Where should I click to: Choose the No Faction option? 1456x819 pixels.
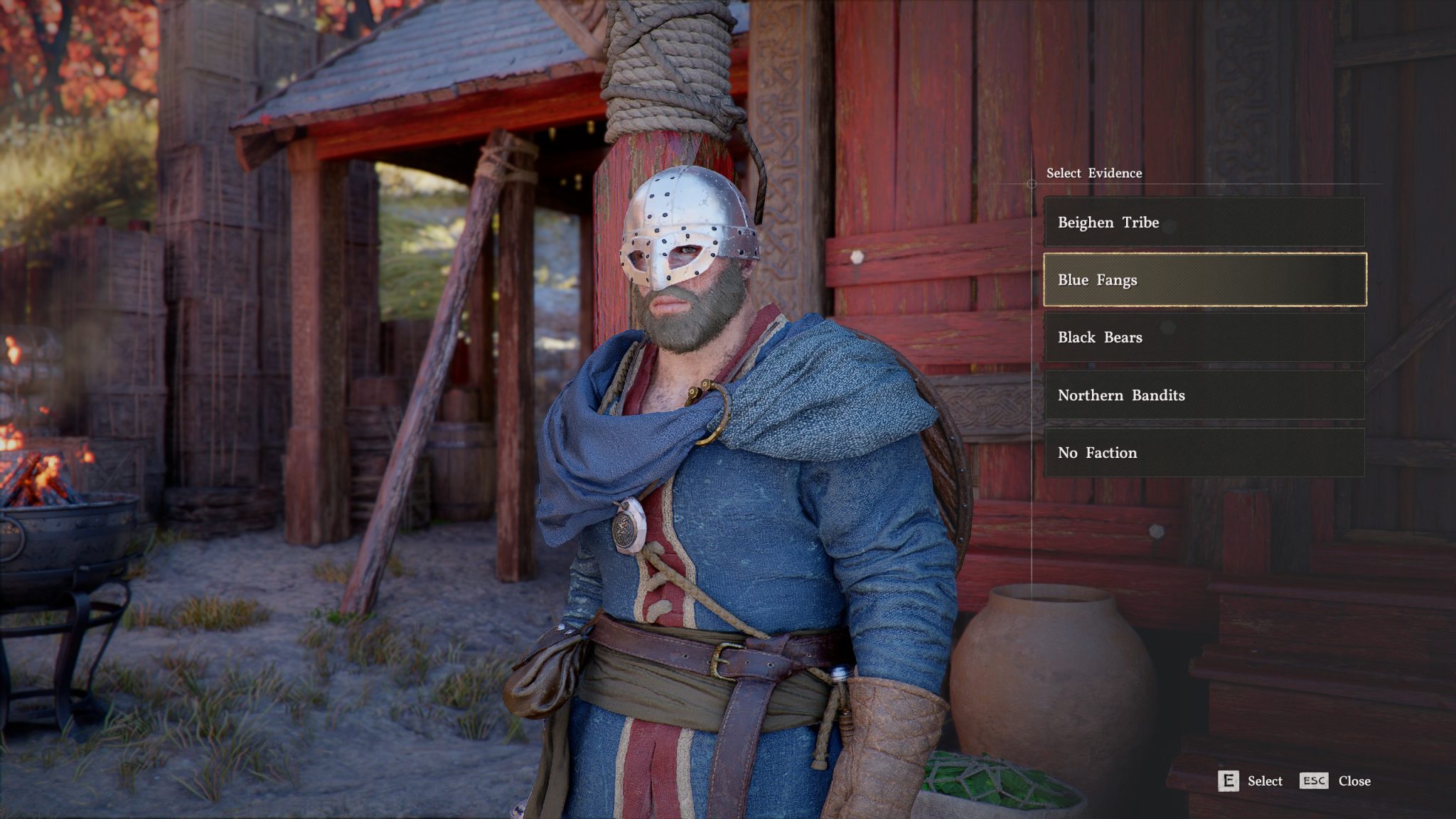pos(1204,453)
